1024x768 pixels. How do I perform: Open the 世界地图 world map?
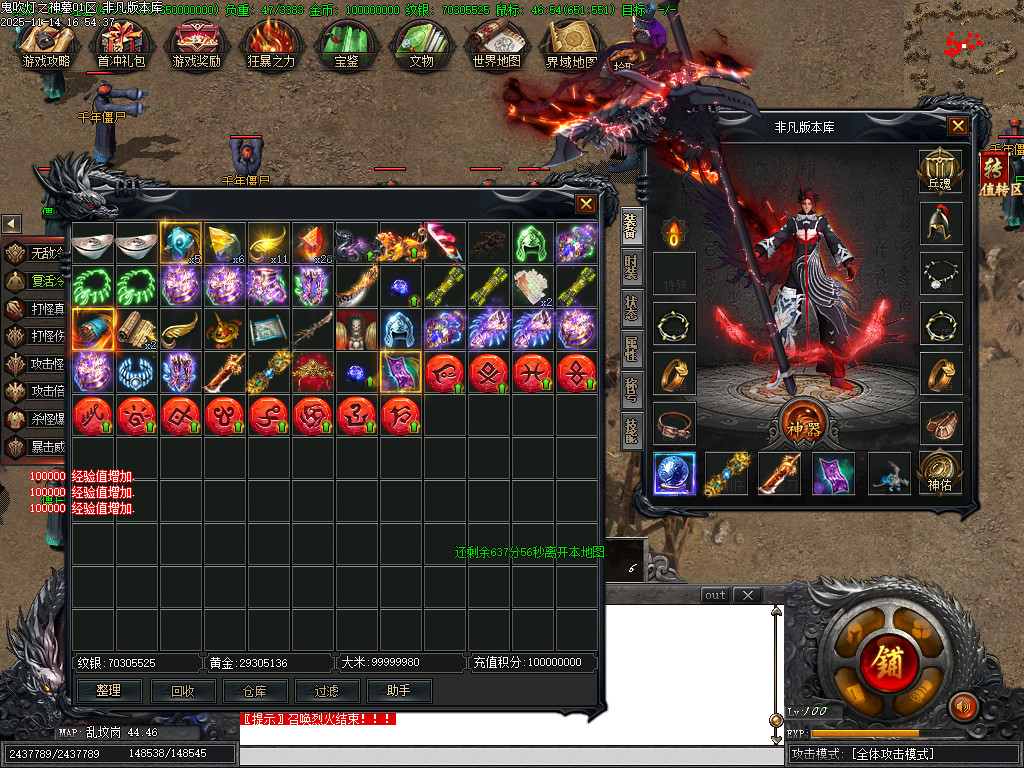click(x=496, y=45)
